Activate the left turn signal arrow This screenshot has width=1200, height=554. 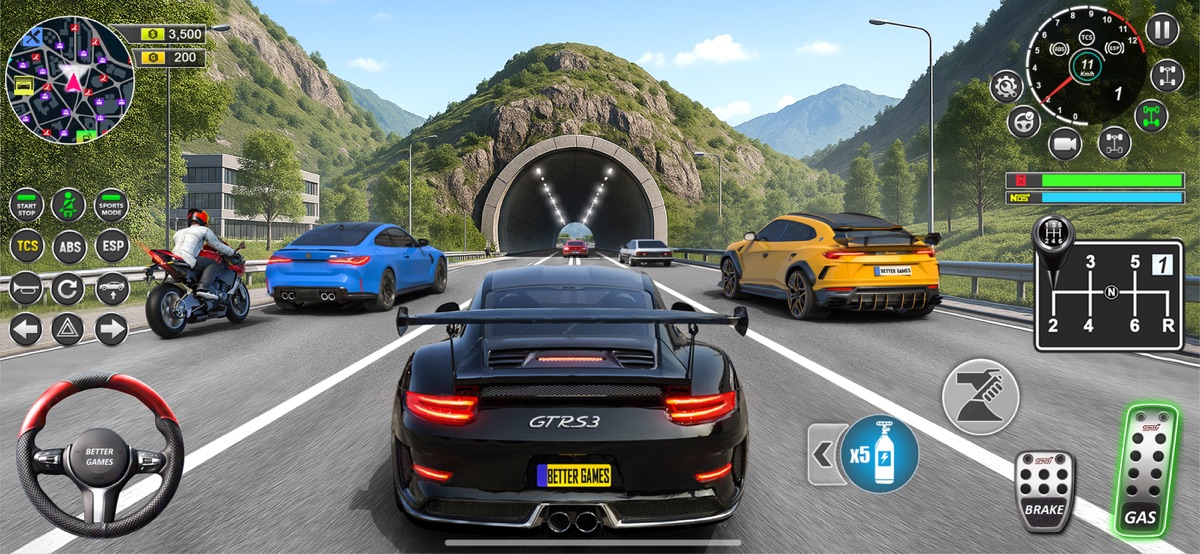(27, 329)
